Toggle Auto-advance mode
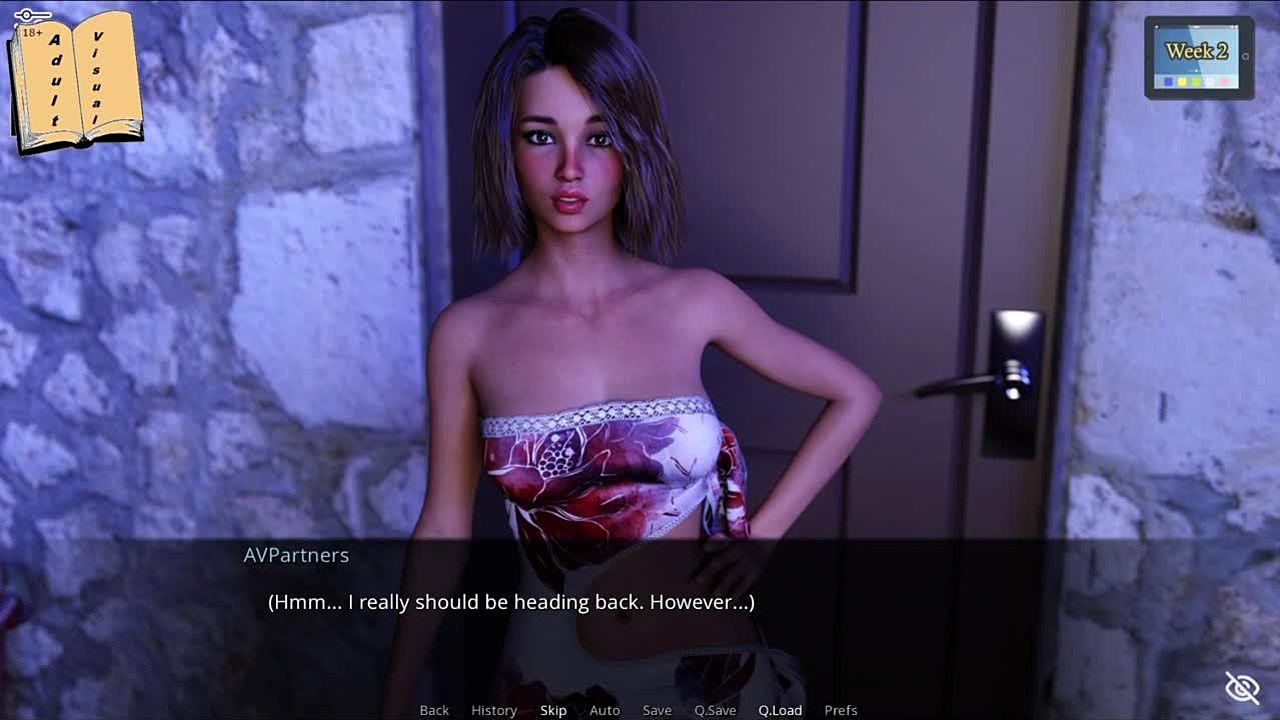This screenshot has height=720, width=1280. coord(604,710)
